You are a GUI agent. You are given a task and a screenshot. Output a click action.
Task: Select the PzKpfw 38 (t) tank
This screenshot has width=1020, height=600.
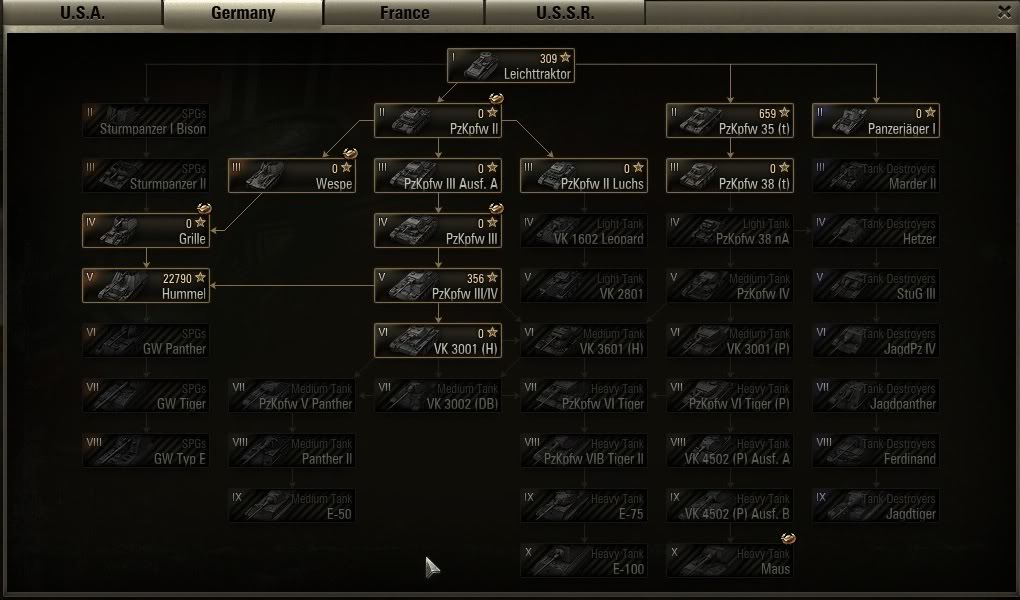click(x=729, y=176)
